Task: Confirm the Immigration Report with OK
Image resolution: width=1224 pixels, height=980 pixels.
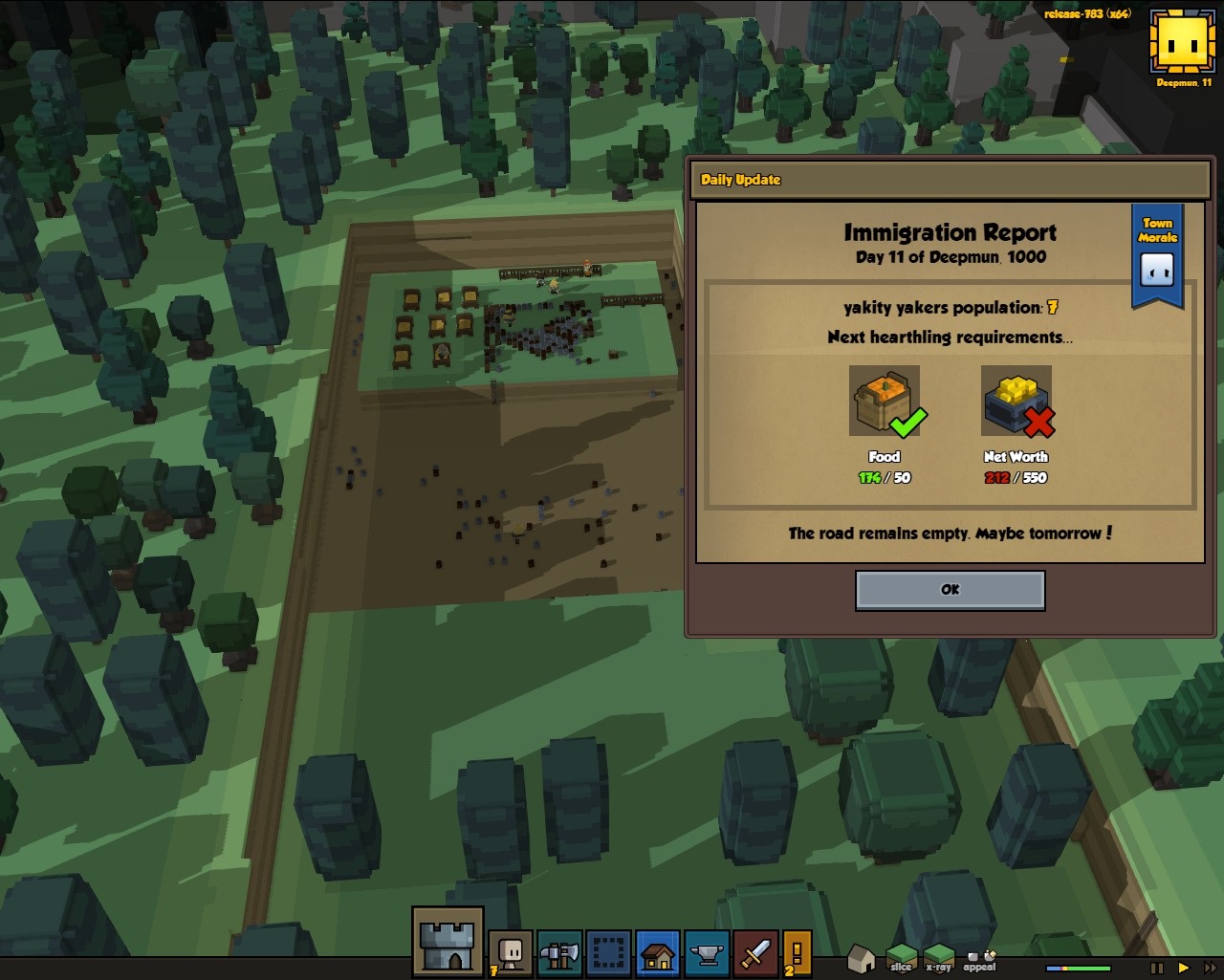Action: coord(950,590)
